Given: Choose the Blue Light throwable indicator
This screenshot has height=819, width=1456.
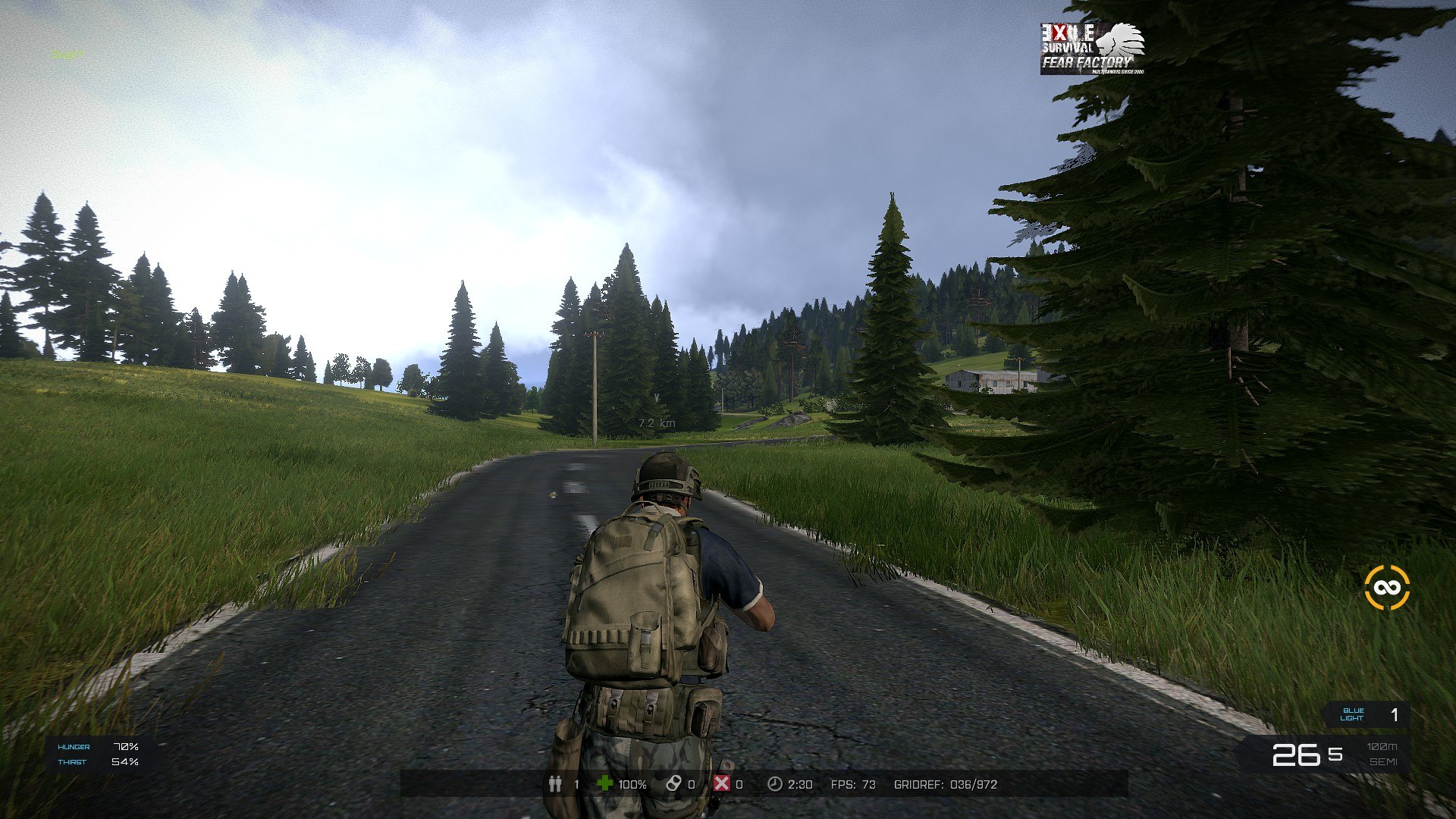Looking at the screenshot, I should coord(1366,714).
